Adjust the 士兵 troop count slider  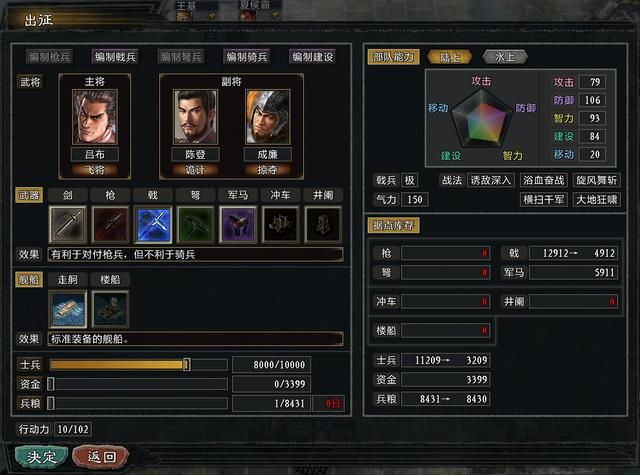pos(186,364)
